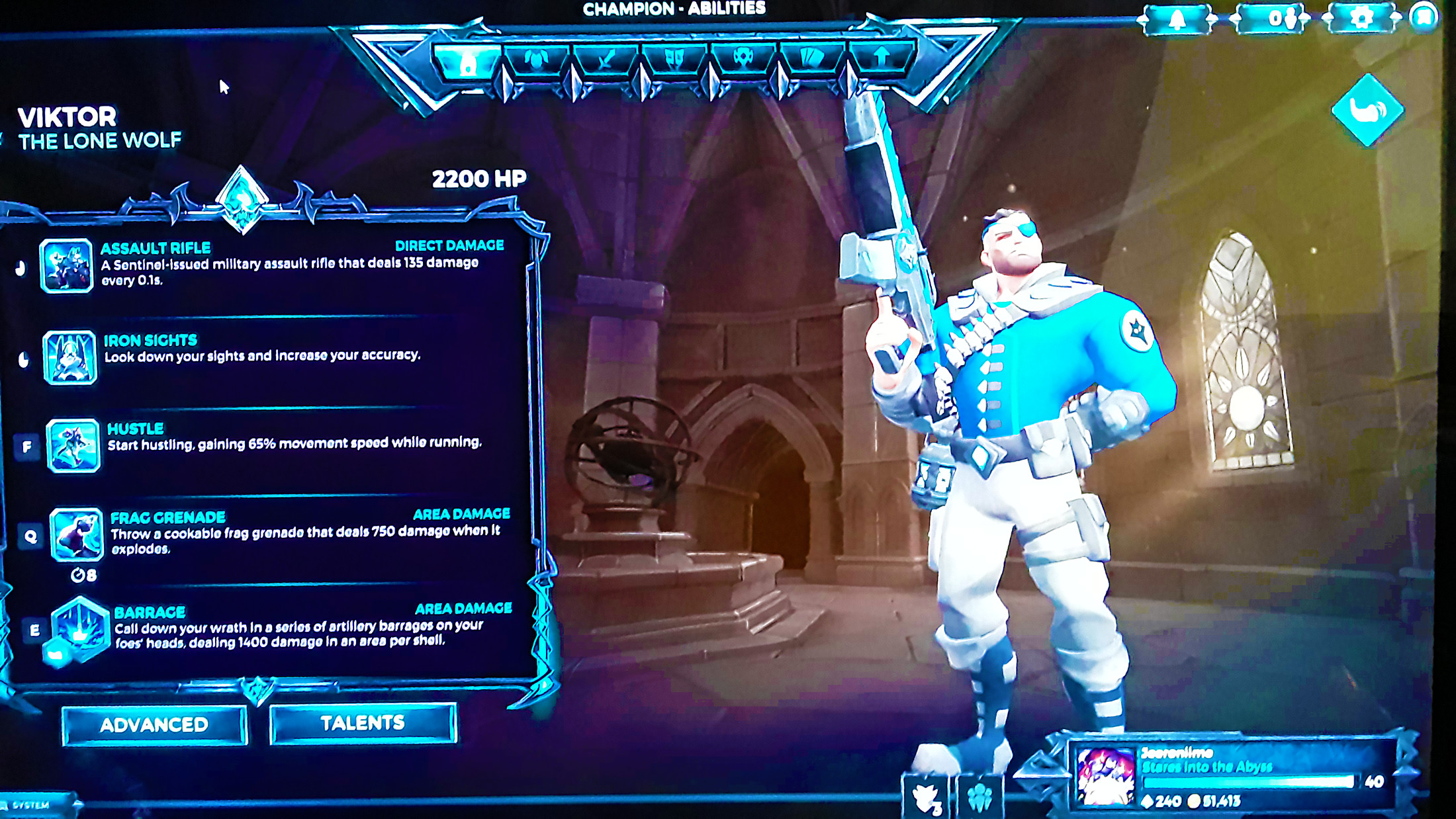Image resolution: width=1456 pixels, height=819 pixels.
Task: Open the ADVANCED abilities view
Action: (x=155, y=724)
